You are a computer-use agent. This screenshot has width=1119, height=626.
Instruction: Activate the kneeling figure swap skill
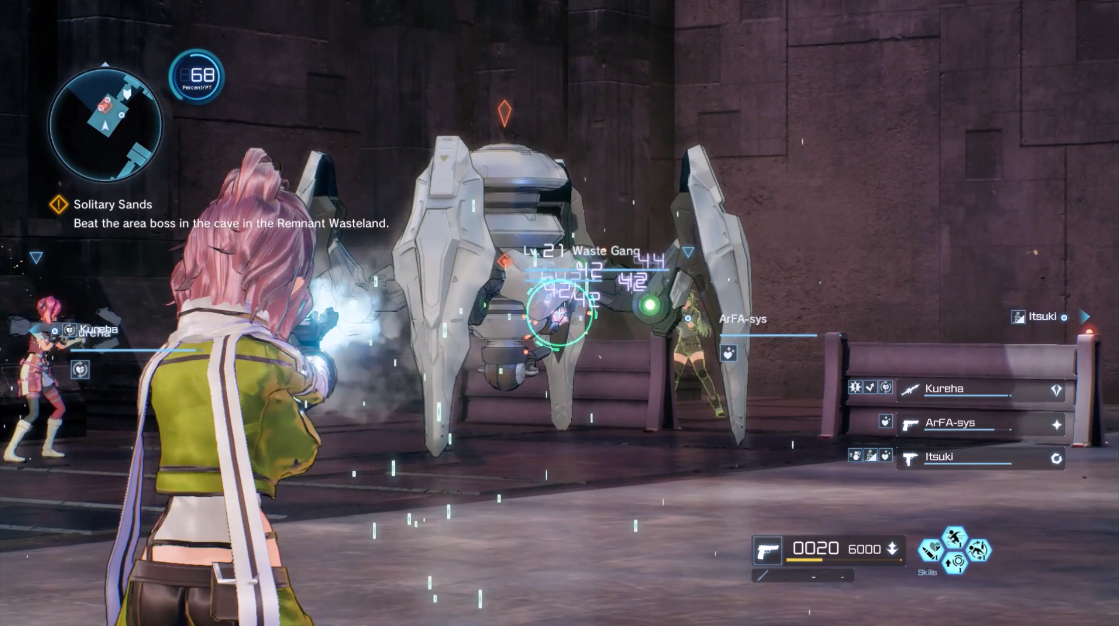click(x=977, y=550)
